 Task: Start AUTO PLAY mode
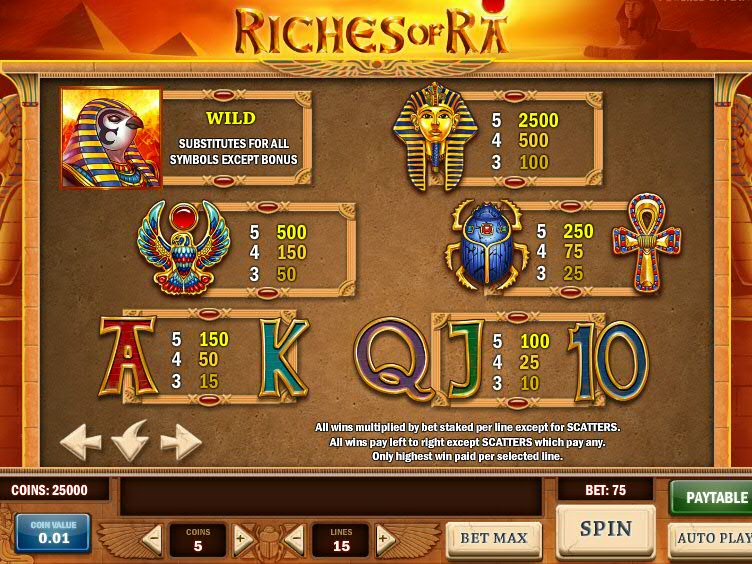(x=712, y=538)
